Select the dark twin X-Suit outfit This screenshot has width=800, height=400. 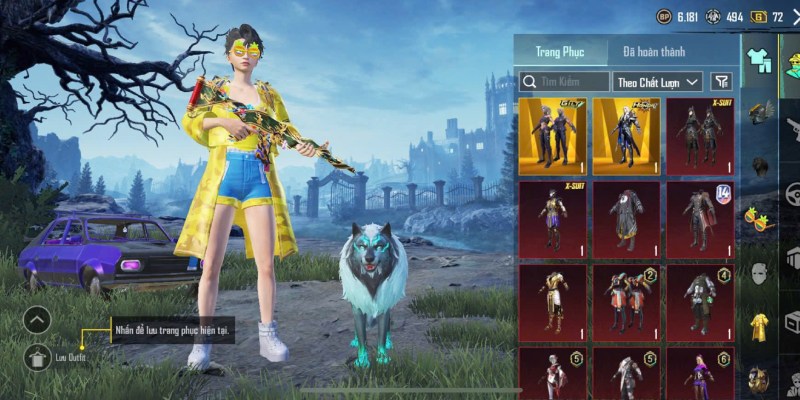(700, 135)
